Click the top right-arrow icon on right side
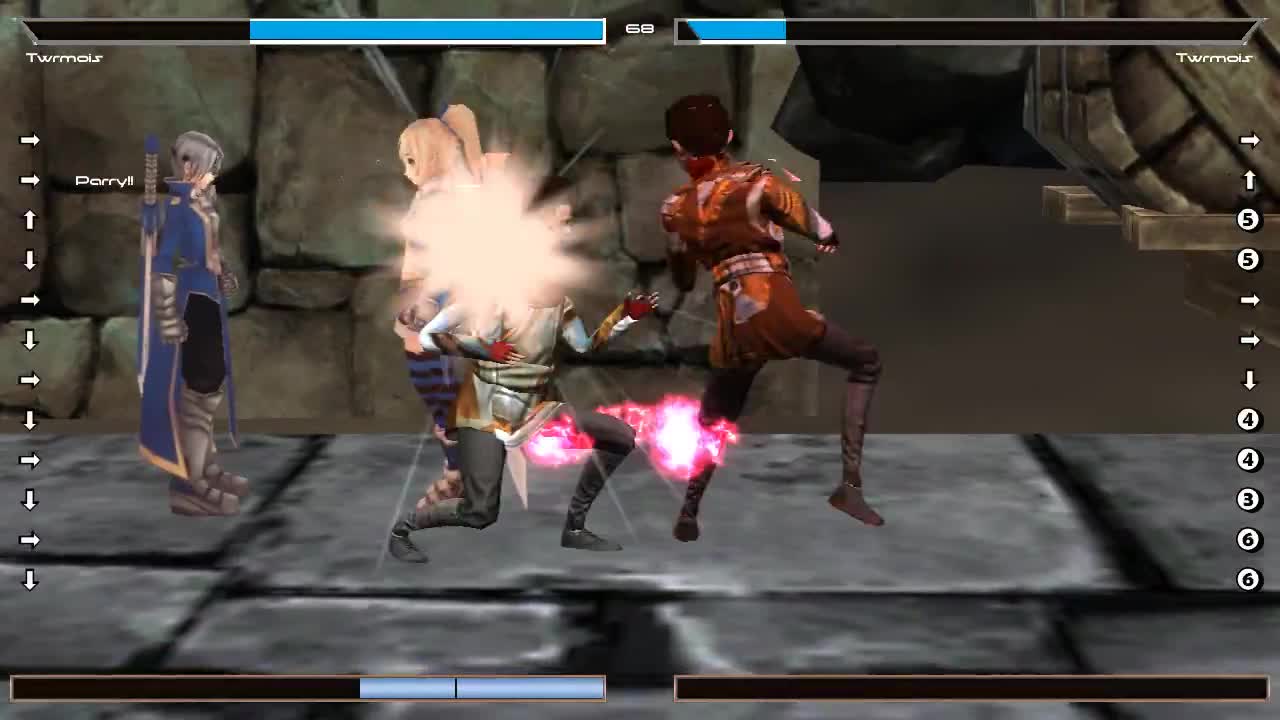Image resolution: width=1280 pixels, height=720 pixels. click(x=1248, y=138)
